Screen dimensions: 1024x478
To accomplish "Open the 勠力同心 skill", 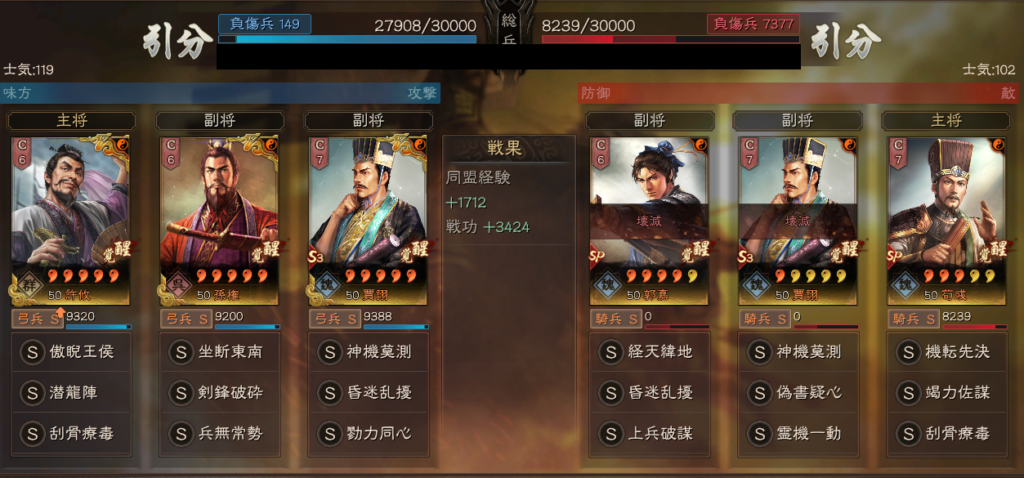I will (367, 434).
